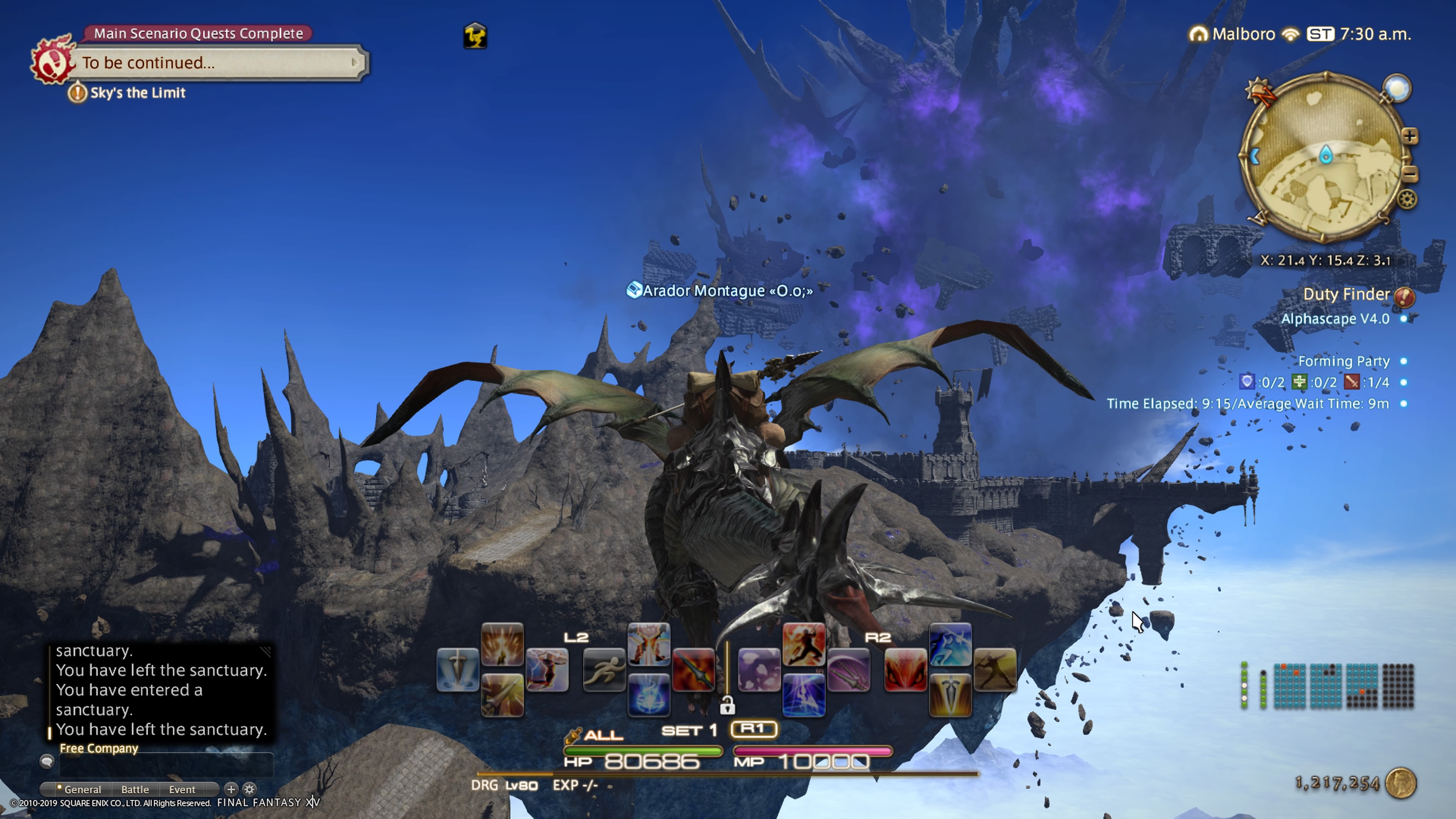Use the red dragon eyes ability

[x=905, y=670]
